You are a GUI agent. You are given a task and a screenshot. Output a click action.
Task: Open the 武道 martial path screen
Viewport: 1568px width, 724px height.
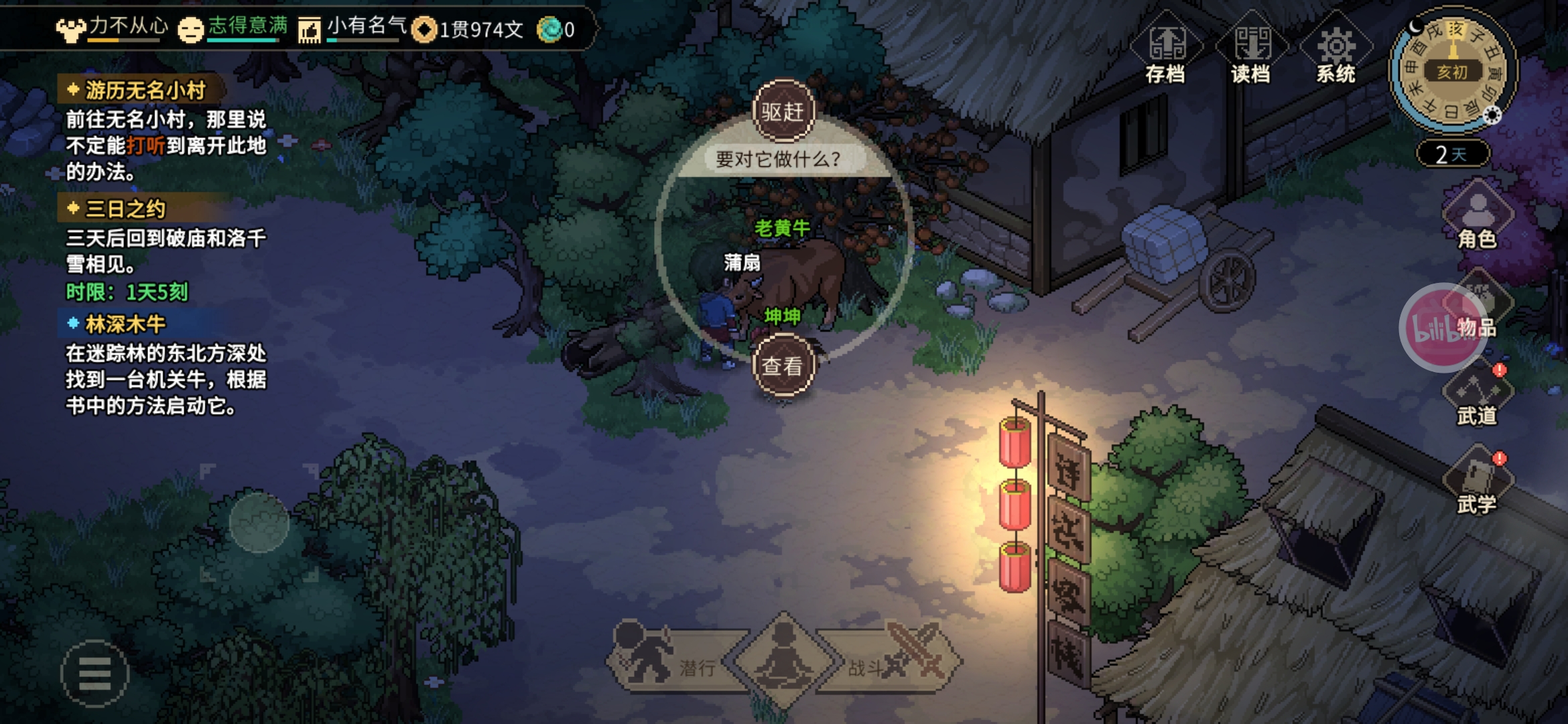click(x=1477, y=399)
